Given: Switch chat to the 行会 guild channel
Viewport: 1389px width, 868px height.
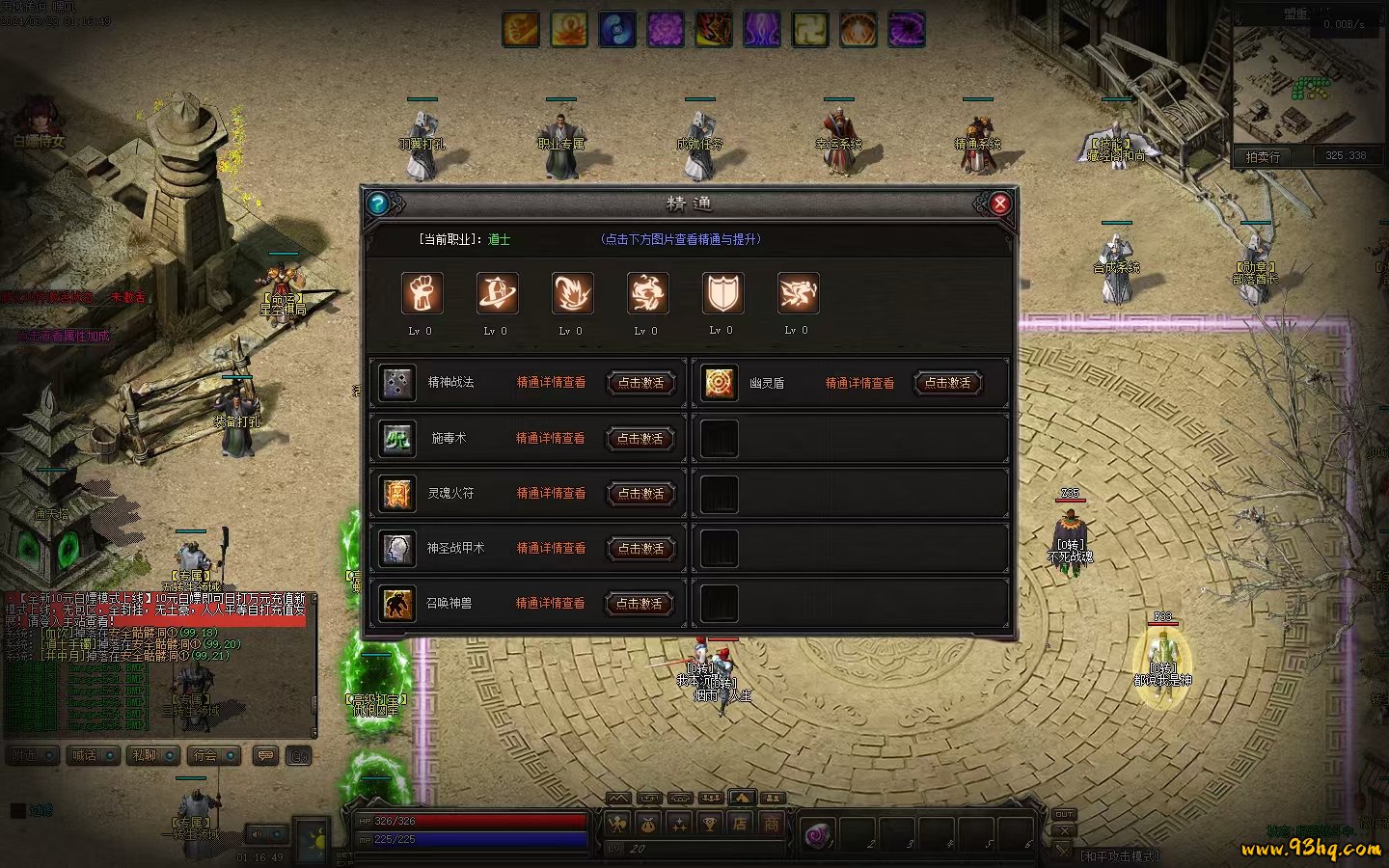Looking at the screenshot, I should 204,755.
